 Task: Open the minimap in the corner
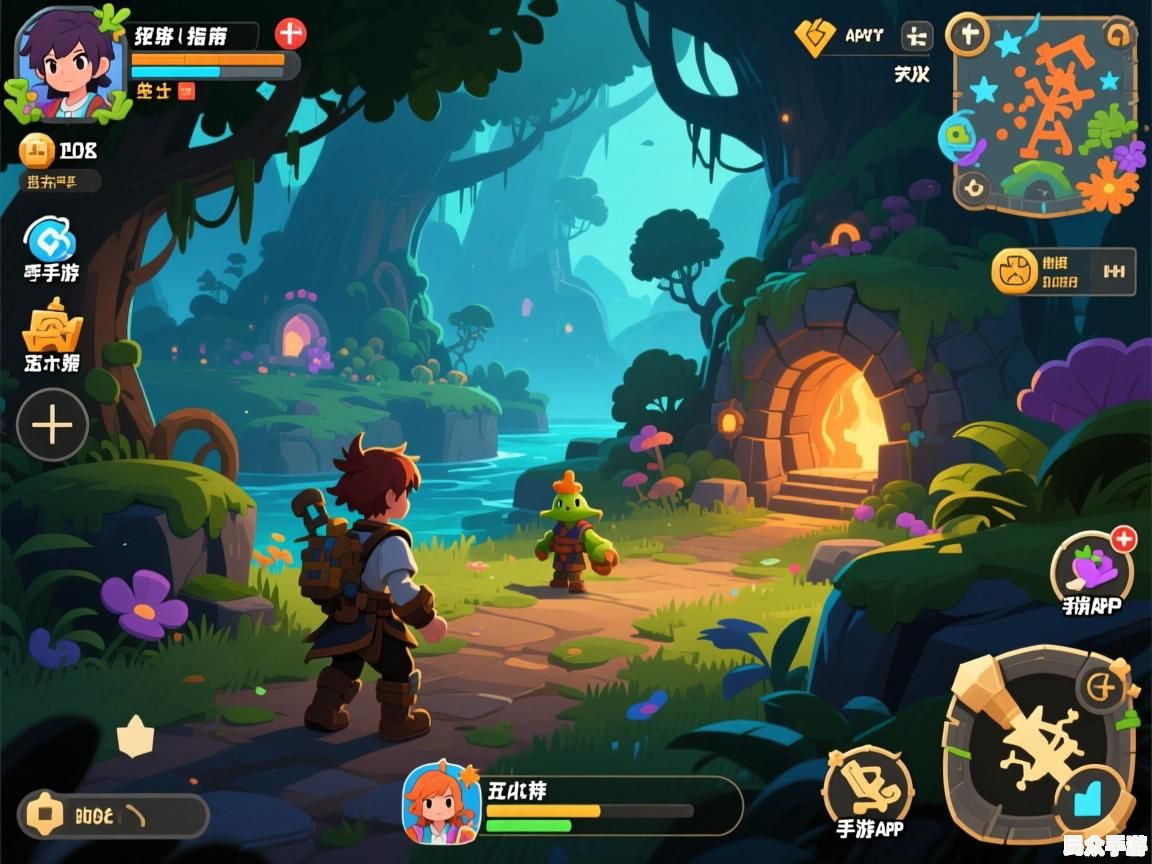point(1046,114)
